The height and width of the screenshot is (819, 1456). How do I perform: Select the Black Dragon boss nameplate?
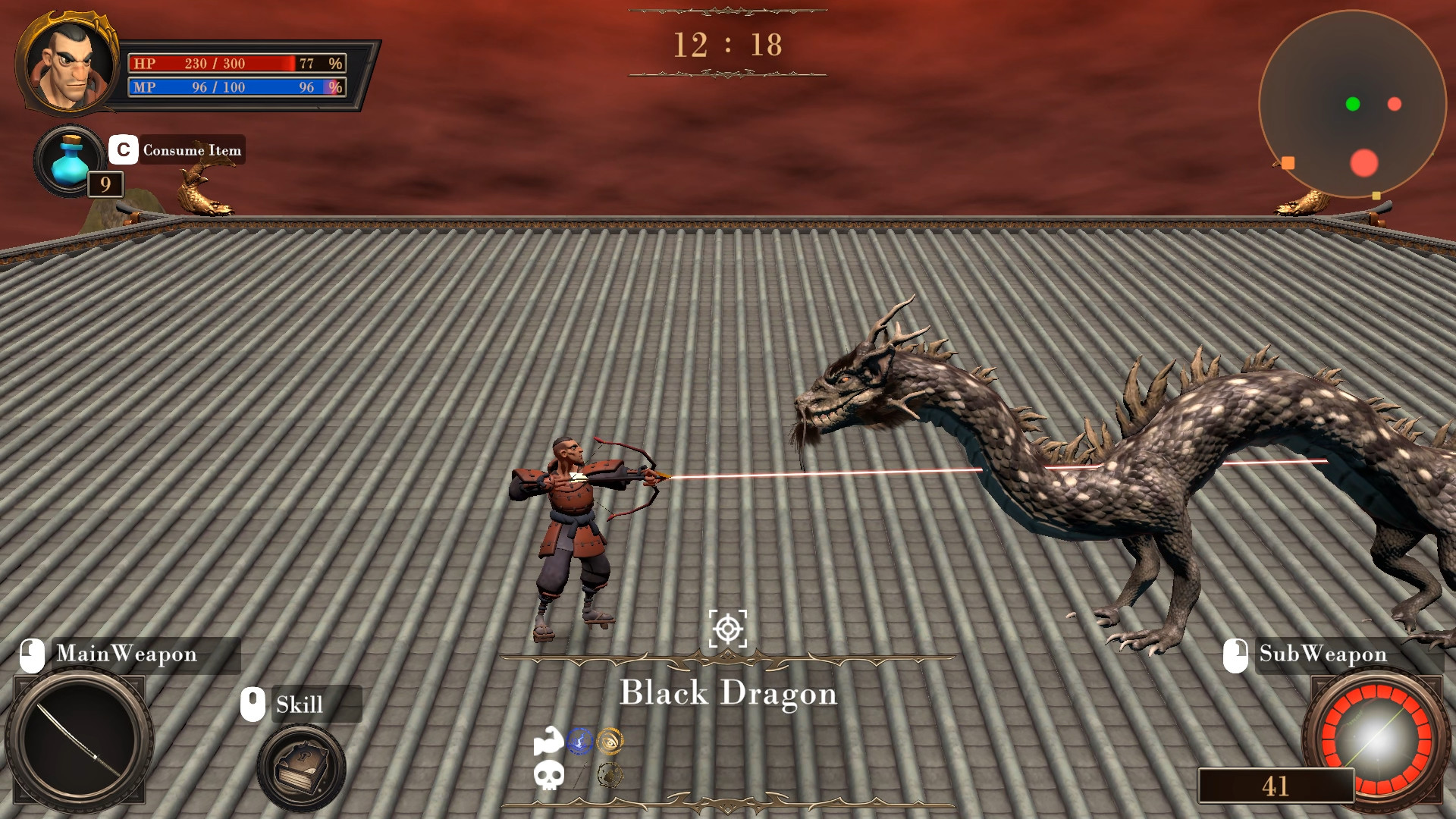(x=729, y=694)
